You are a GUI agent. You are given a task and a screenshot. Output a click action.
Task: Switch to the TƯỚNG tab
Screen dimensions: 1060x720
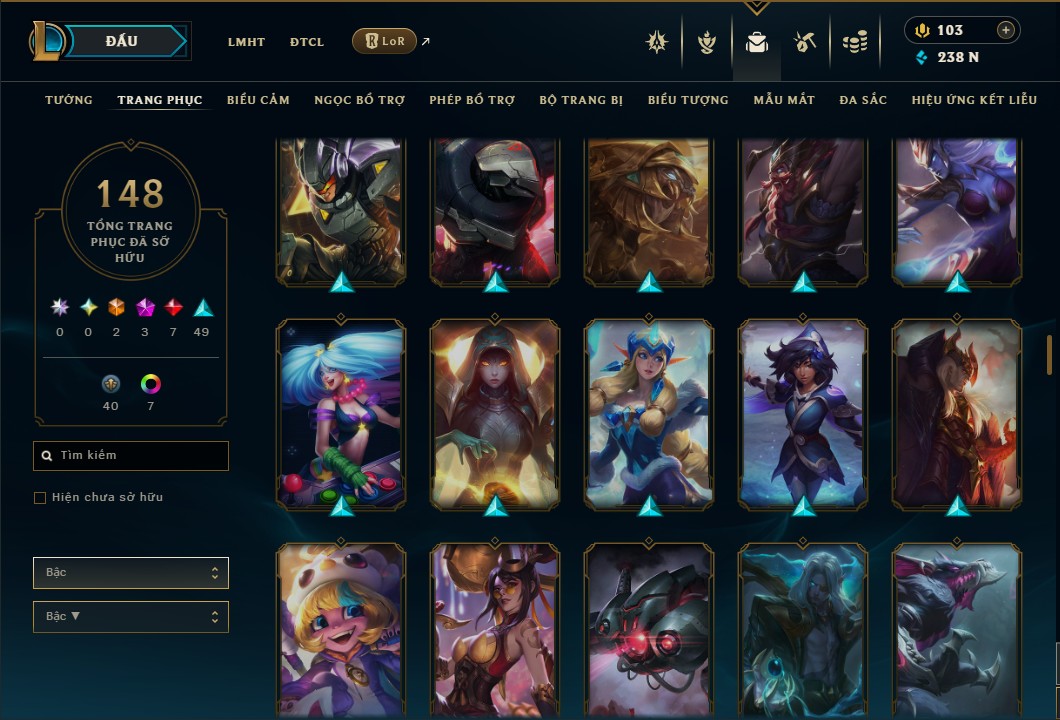69,100
